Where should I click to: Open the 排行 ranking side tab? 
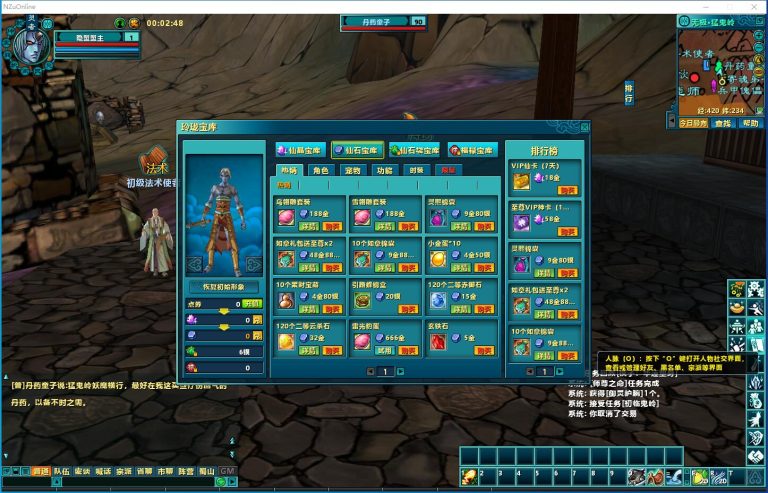(x=629, y=94)
